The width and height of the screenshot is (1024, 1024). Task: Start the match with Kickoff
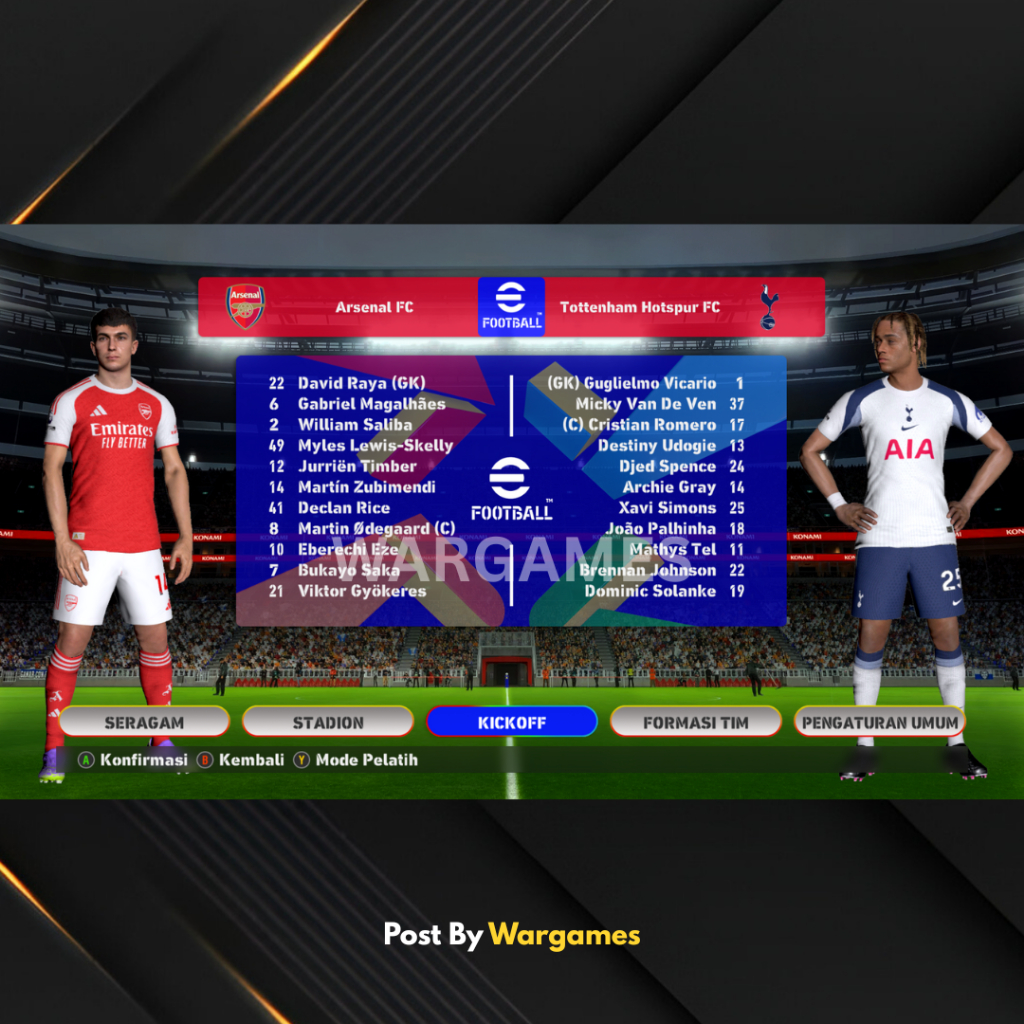click(511, 722)
